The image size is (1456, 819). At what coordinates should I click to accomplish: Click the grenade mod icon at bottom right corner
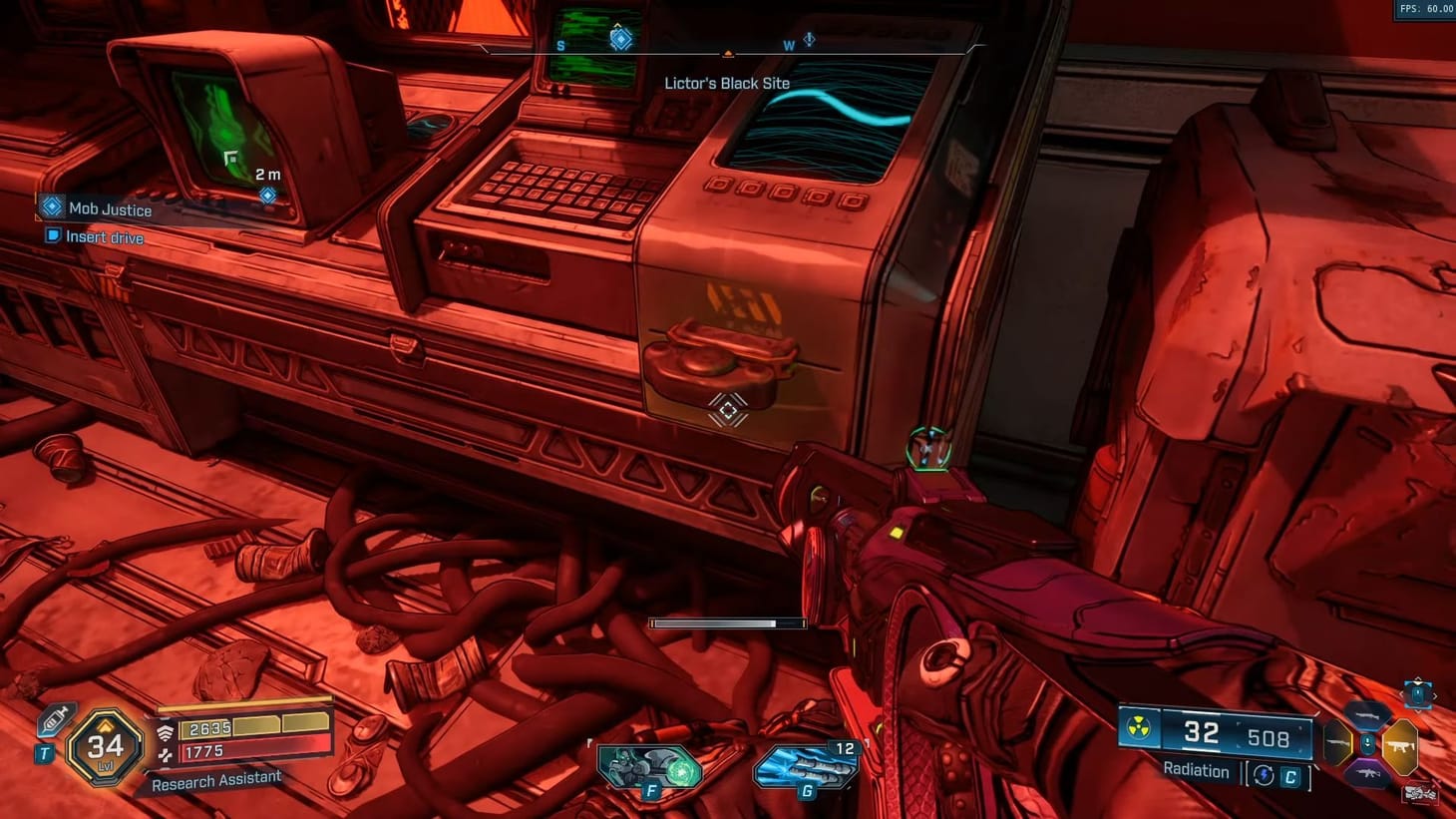1420,793
